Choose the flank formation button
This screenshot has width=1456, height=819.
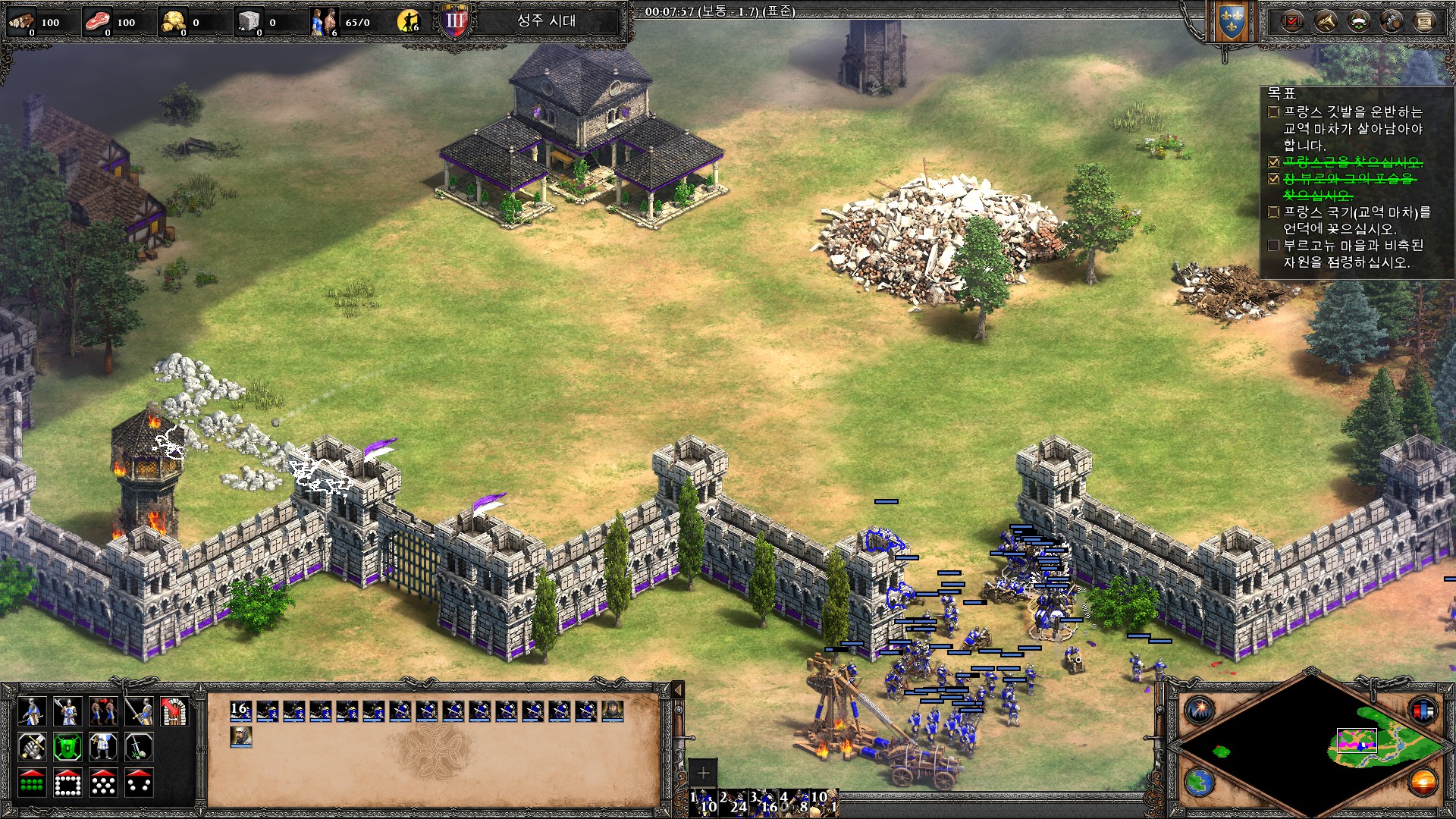[139, 783]
